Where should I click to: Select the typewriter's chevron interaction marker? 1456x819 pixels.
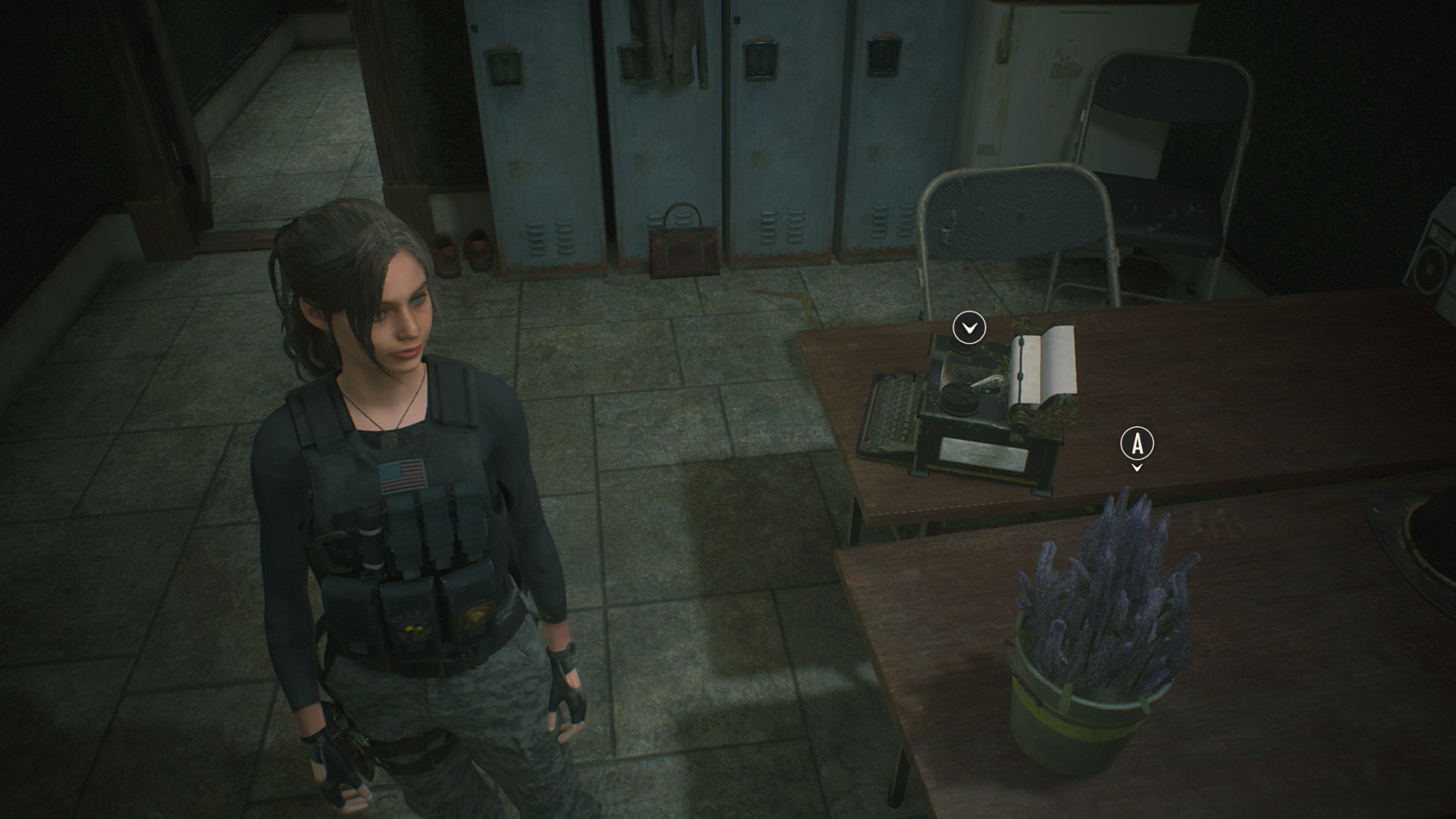pyautogui.click(x=968, y=328)
